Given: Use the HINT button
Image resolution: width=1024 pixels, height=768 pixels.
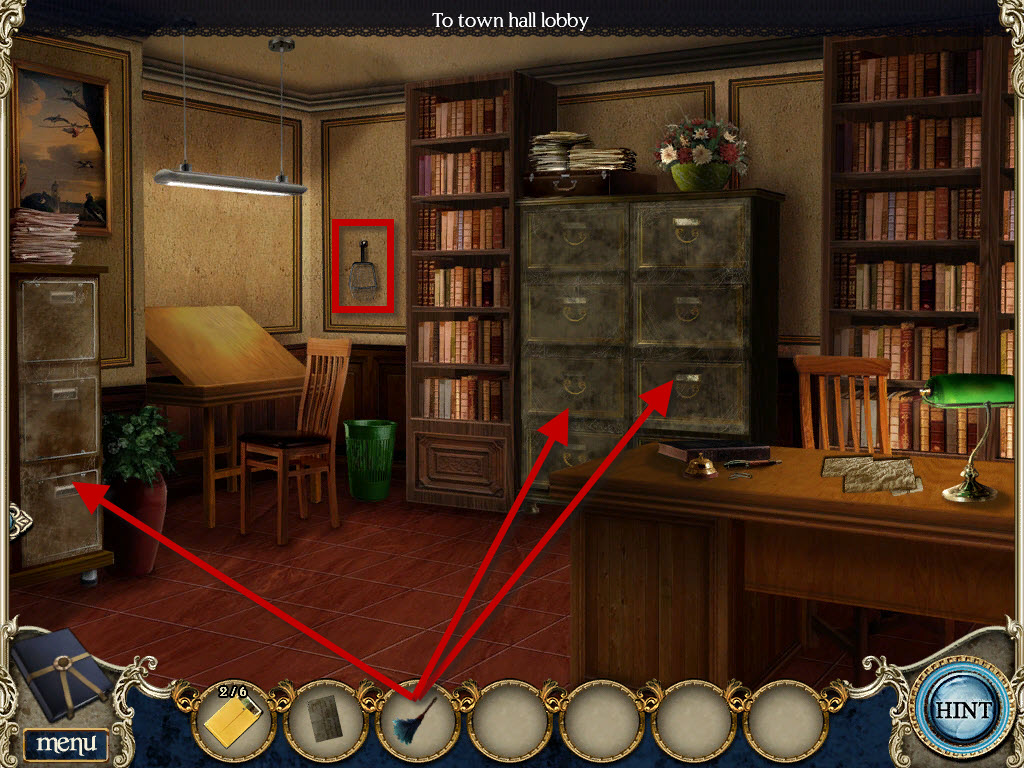Looking at the screenshot, I should pyautogui.click(x=961, y=710).
